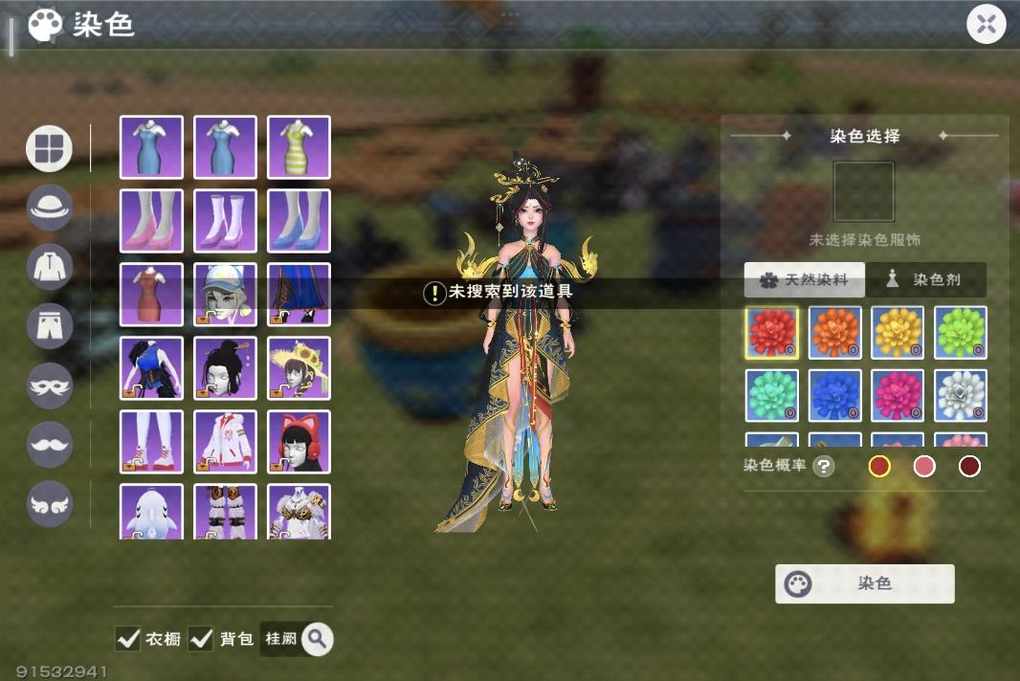1020x681 pixels.
Task: Show all clothing with the grid icon
Action: (x=49, y=148)
